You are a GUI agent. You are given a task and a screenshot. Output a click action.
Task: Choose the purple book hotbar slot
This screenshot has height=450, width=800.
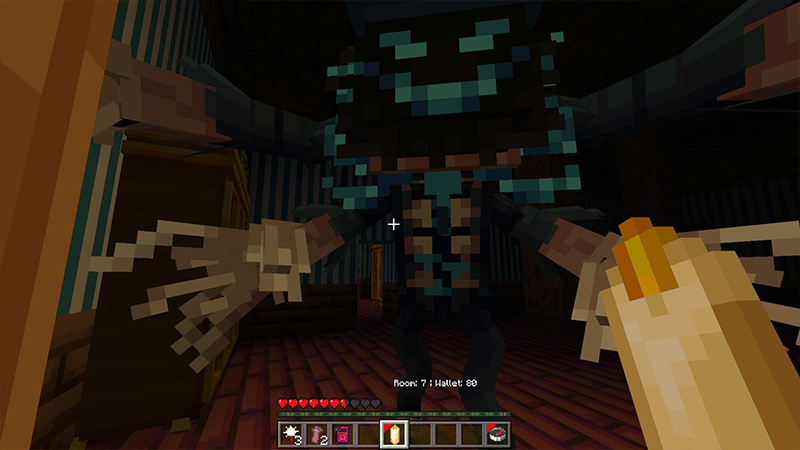tap(343, 434)
